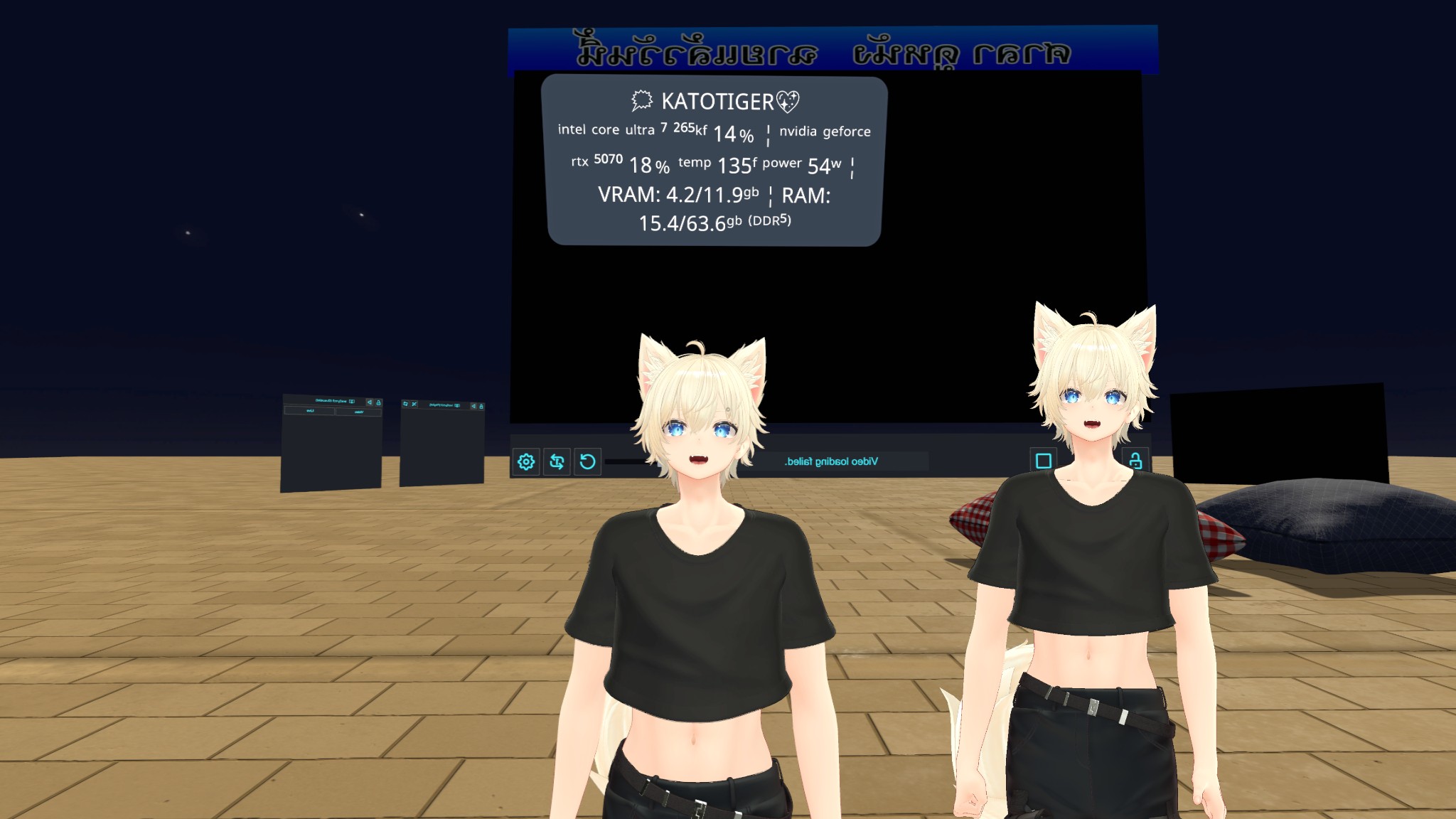The image size is (1456, 819).
Task: Click the resync arrows button next to the gear
Action: click(557, 462)
